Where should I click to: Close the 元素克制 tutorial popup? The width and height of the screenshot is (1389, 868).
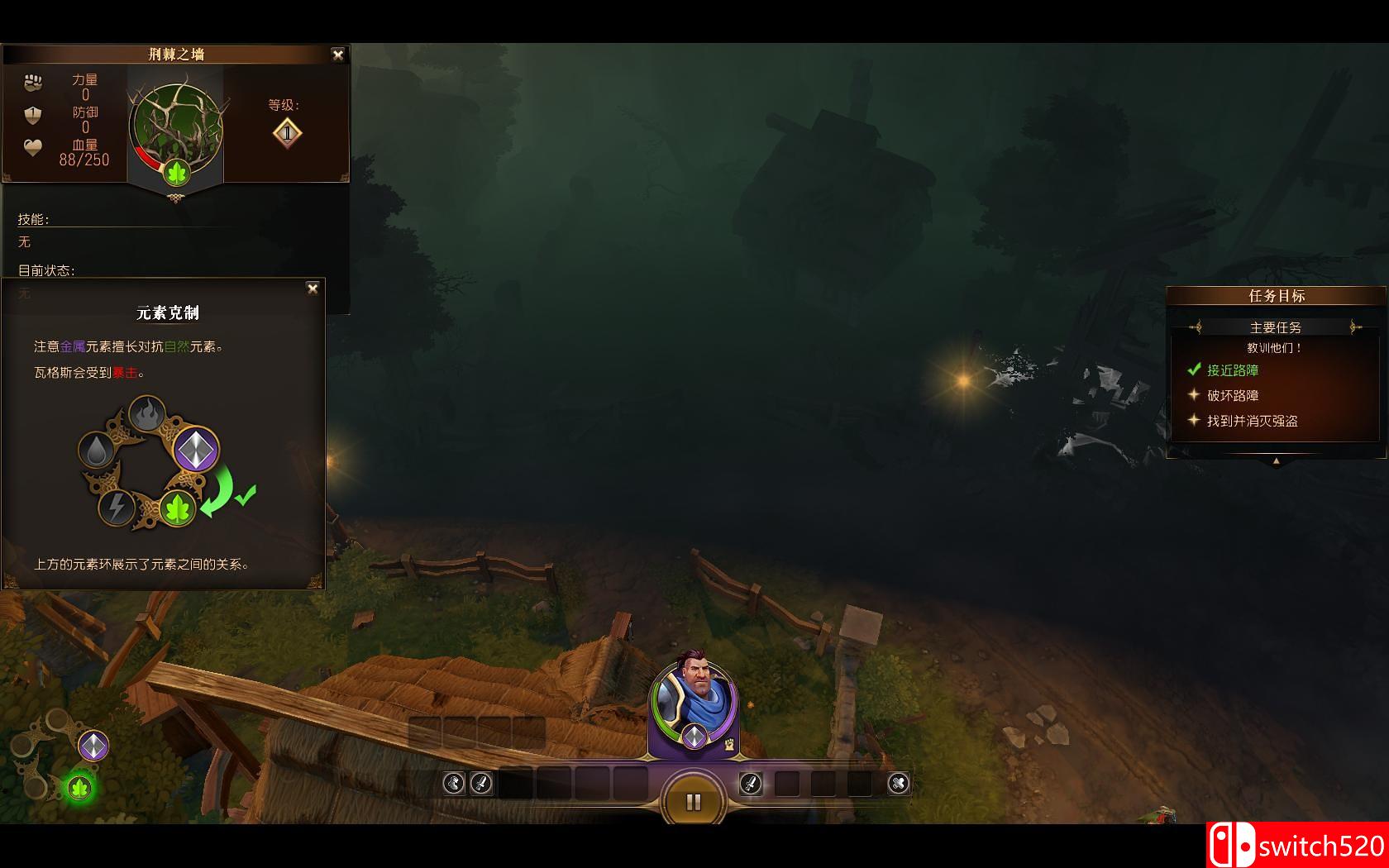[313, 289]
